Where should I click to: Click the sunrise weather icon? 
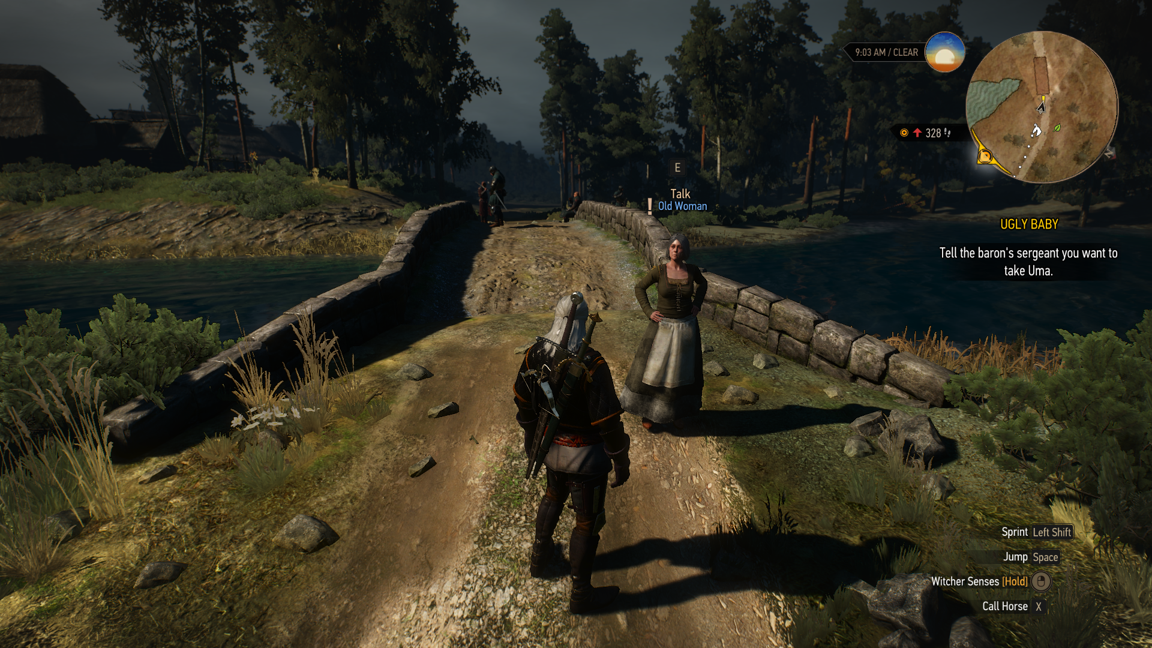[x=944, y=52]
